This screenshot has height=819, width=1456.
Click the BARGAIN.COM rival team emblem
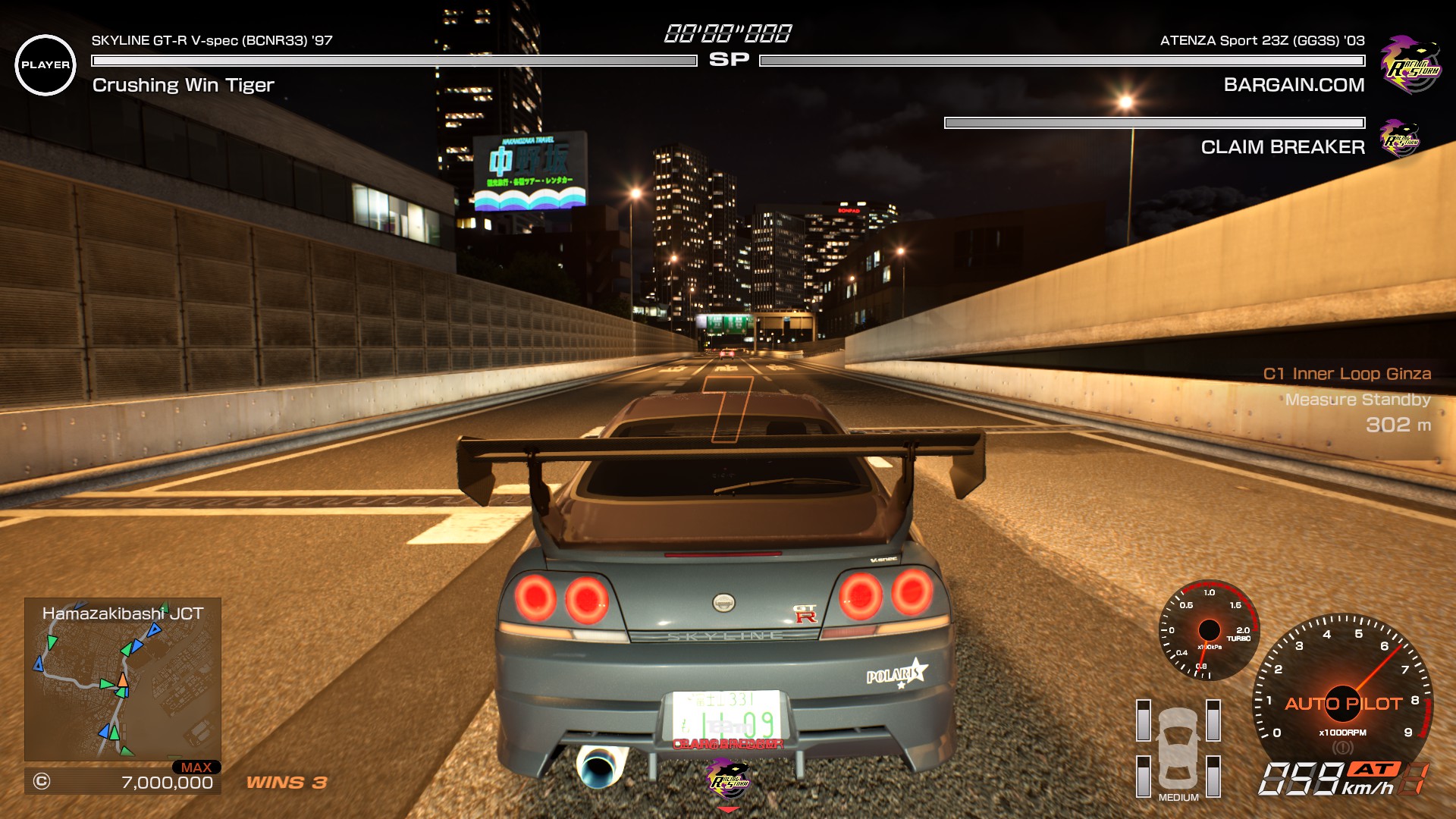pyautogui.click(x=1410, y=64)
